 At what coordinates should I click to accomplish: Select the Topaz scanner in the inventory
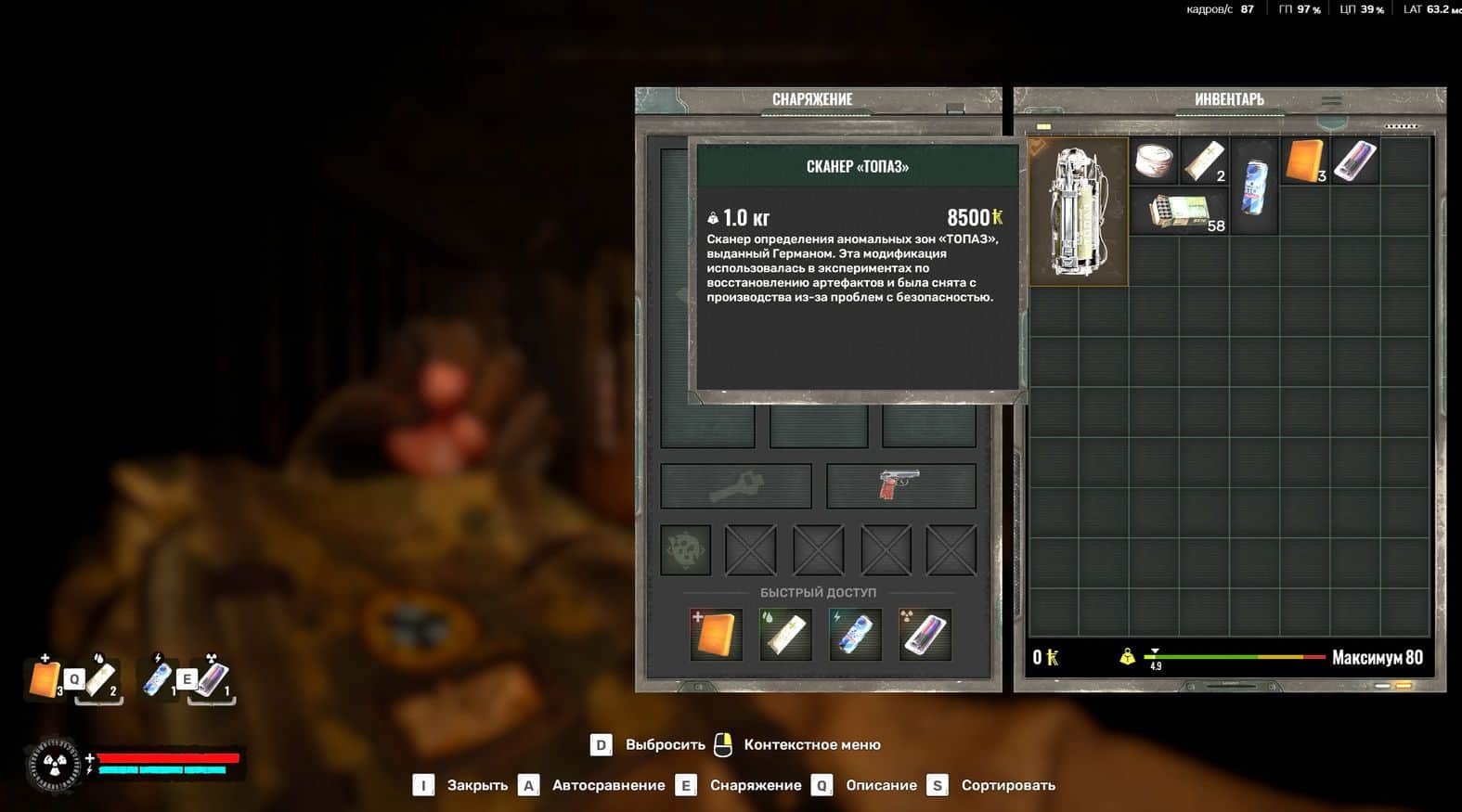[1078, 212]
